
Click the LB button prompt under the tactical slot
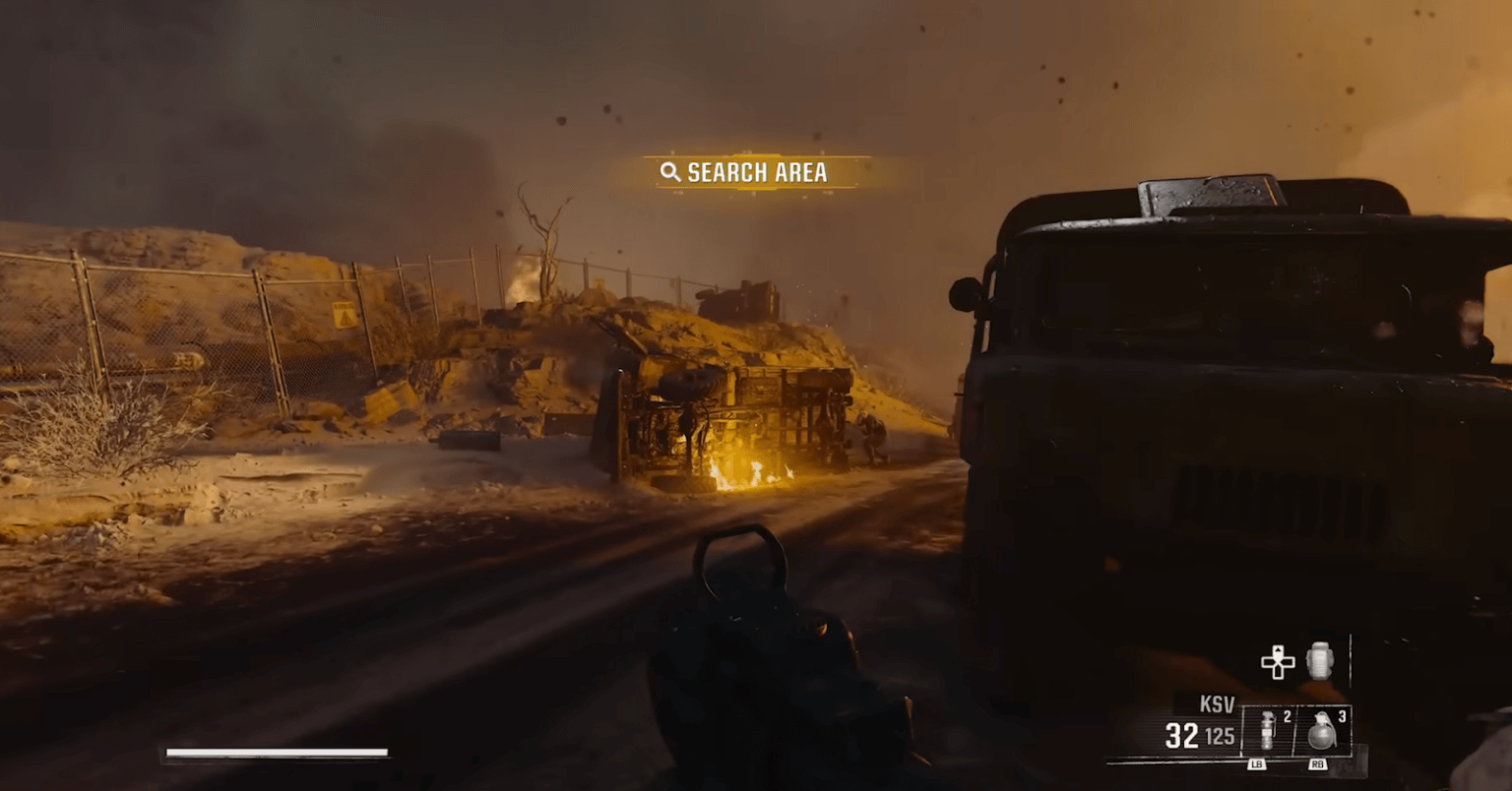(x=1257, y=763)
